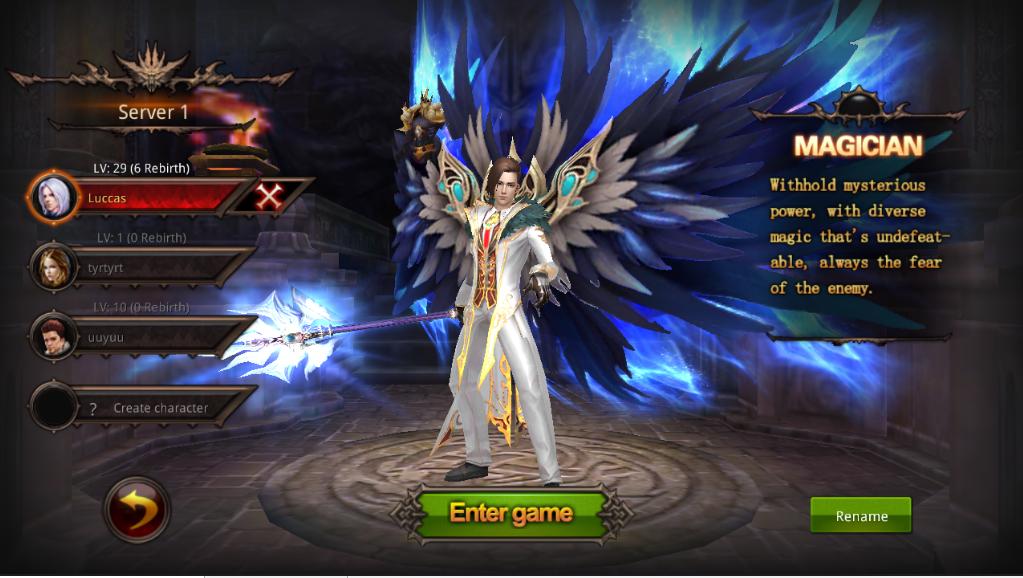
Task: Select the uuyou character entry
Action: point(150,337)
